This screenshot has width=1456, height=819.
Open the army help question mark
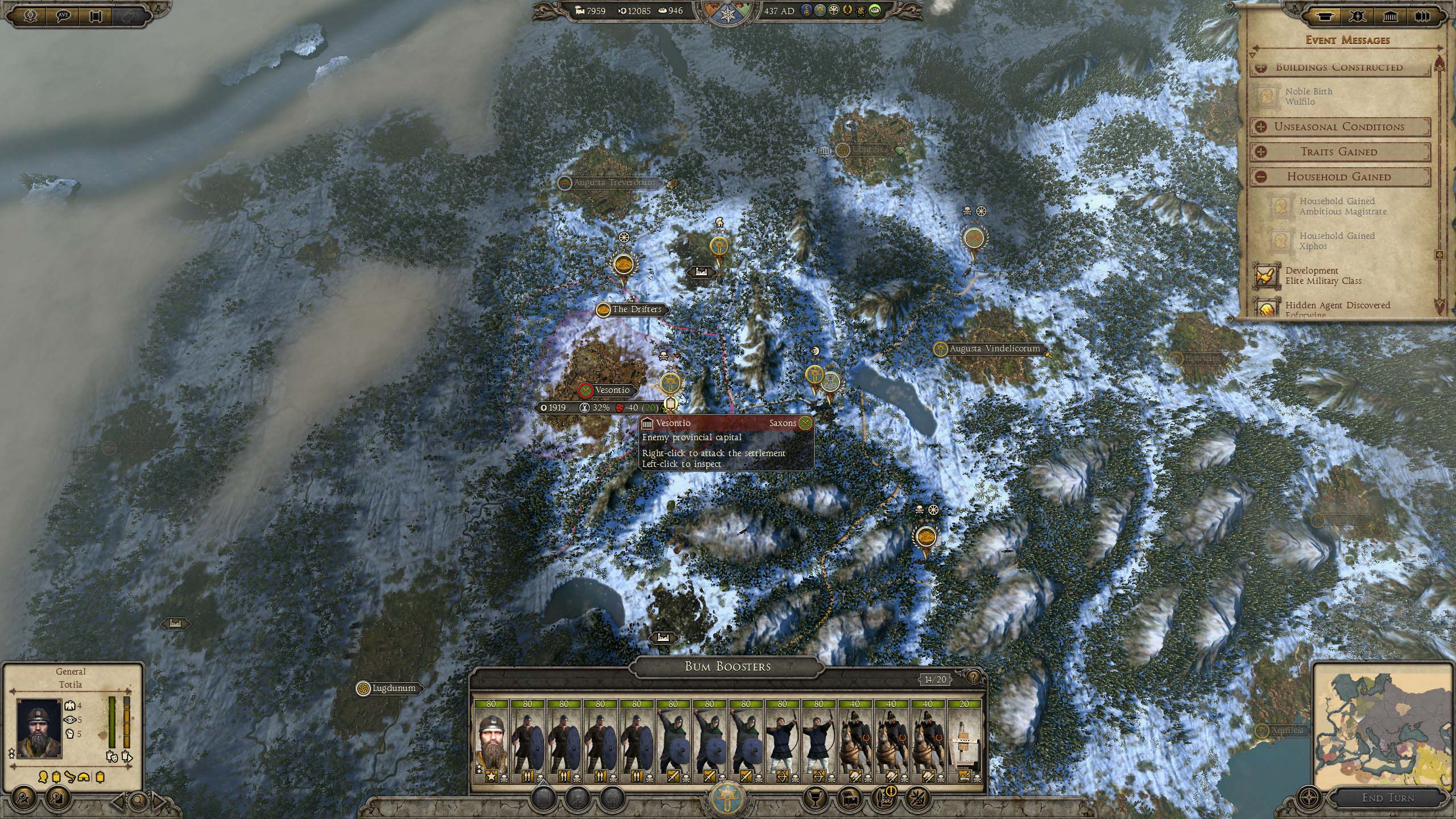pyautogui.click(x=974, y=677)
